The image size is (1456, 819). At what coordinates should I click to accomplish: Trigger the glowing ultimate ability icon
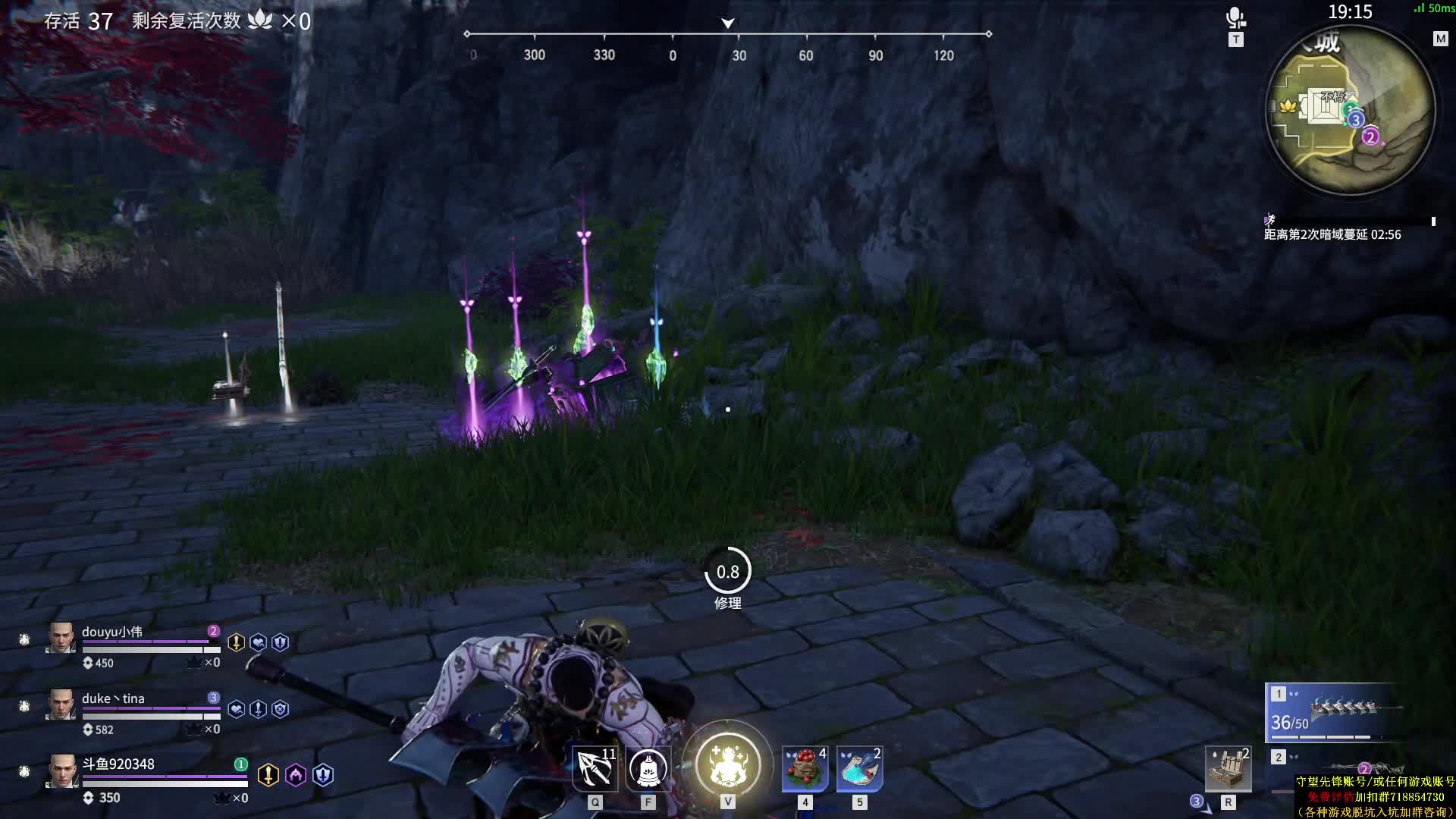pyautogui.click(x=727, y=764)
